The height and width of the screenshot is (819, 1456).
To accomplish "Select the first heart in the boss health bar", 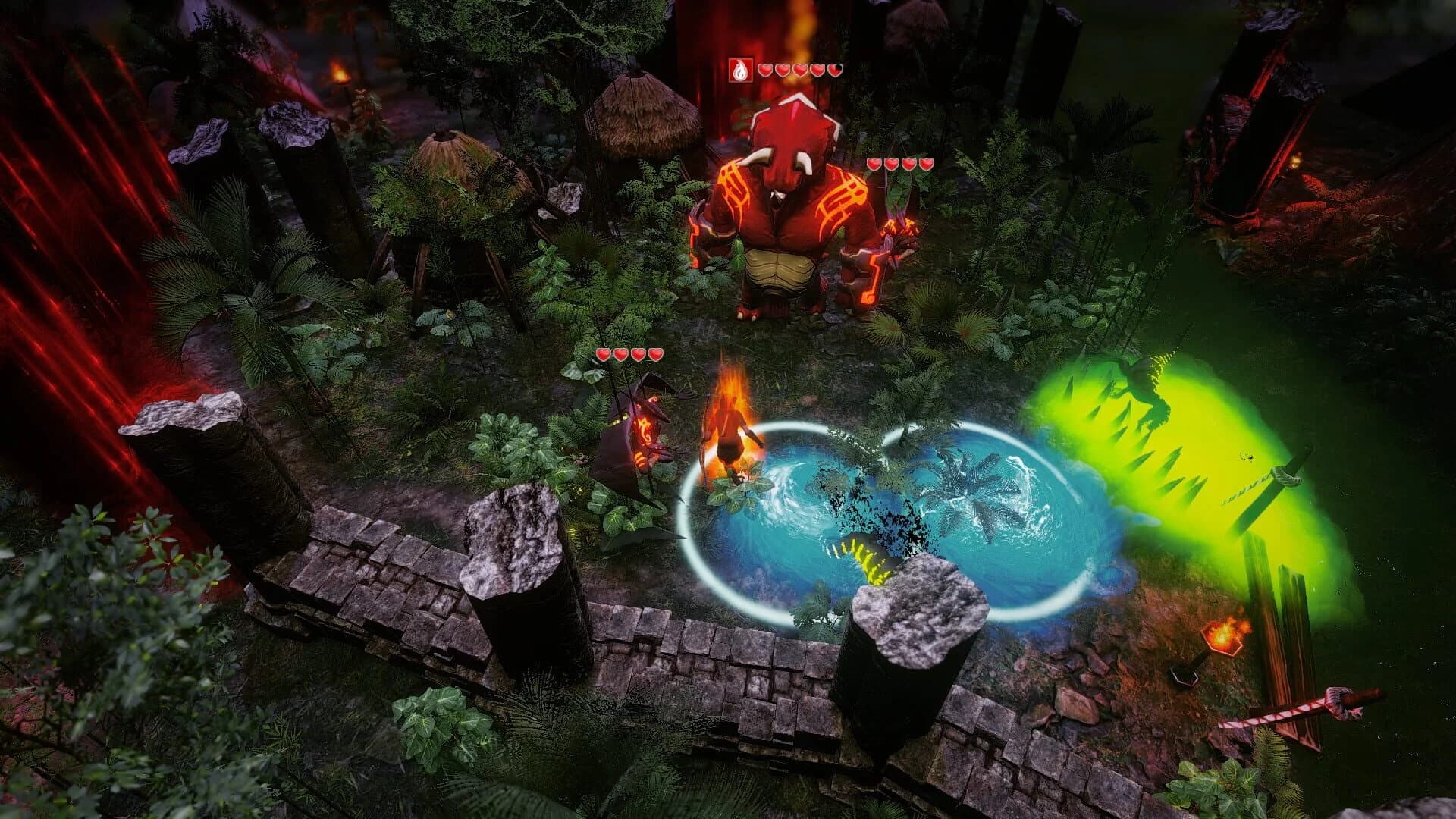I will [x=765, y=71].
